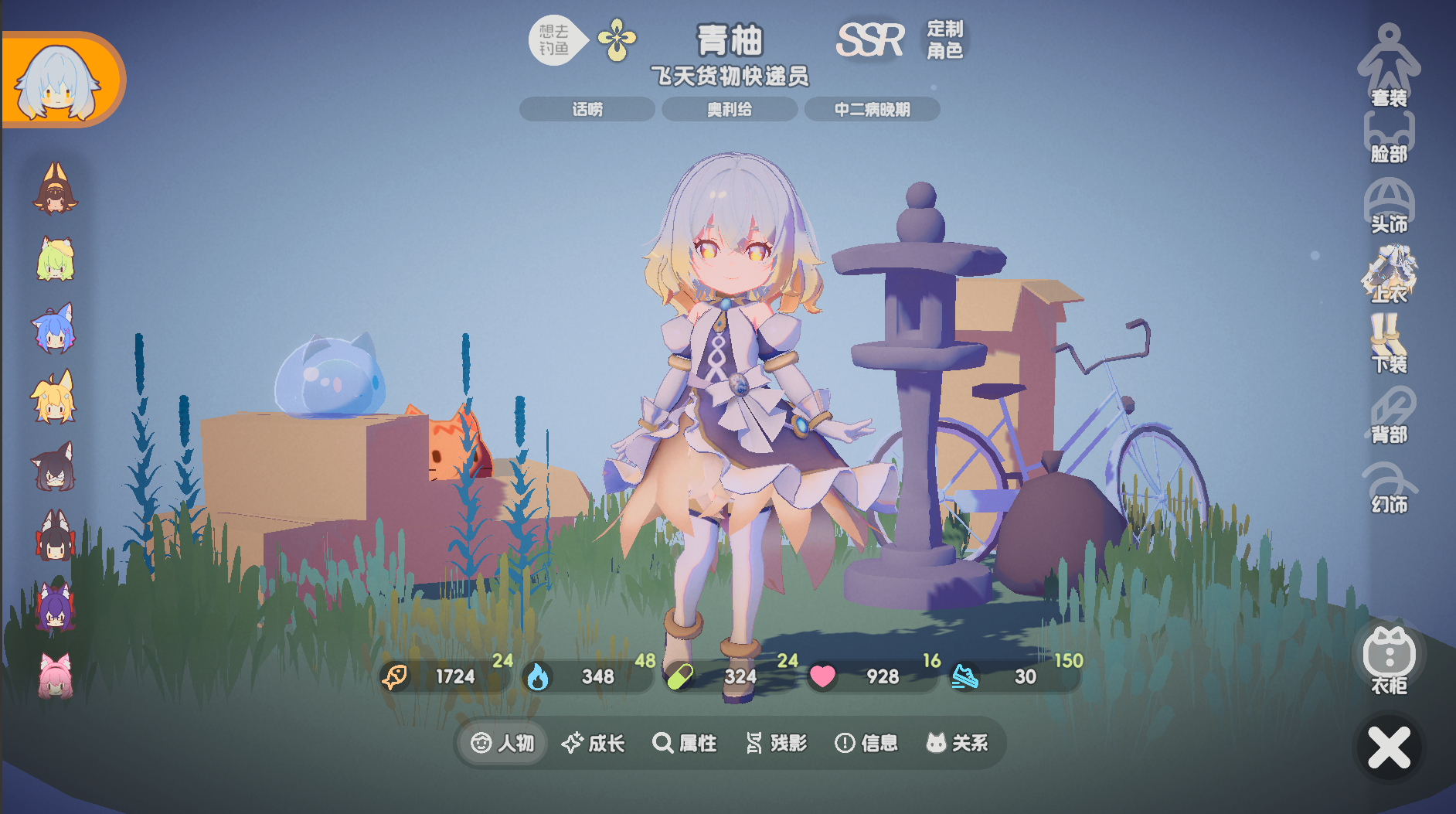The image size is (1456, 814).
Task: Select the 幻饰 accessory icon
Action: (1389, 483)
